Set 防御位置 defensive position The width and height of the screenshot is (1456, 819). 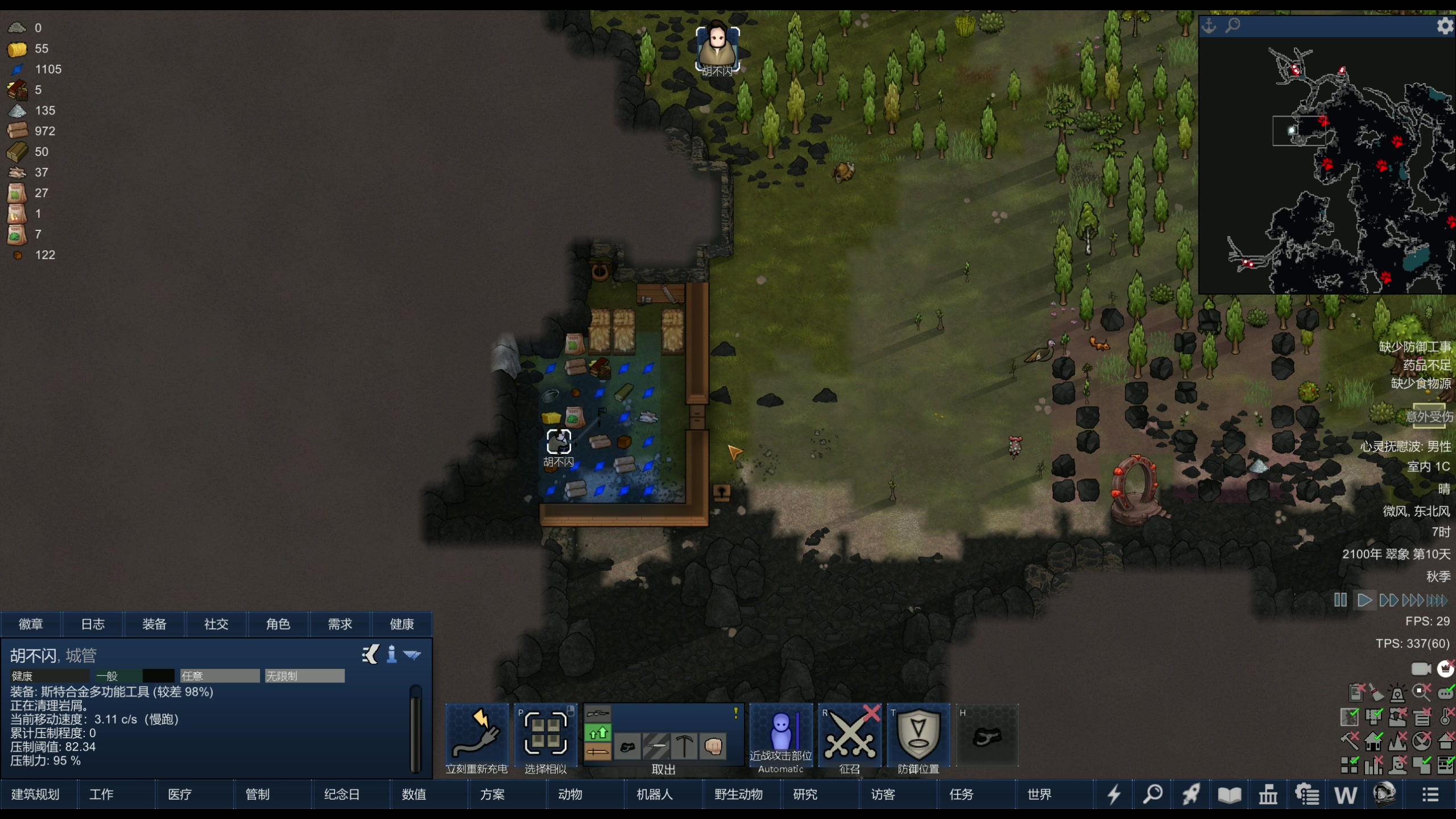coord(919,738)
